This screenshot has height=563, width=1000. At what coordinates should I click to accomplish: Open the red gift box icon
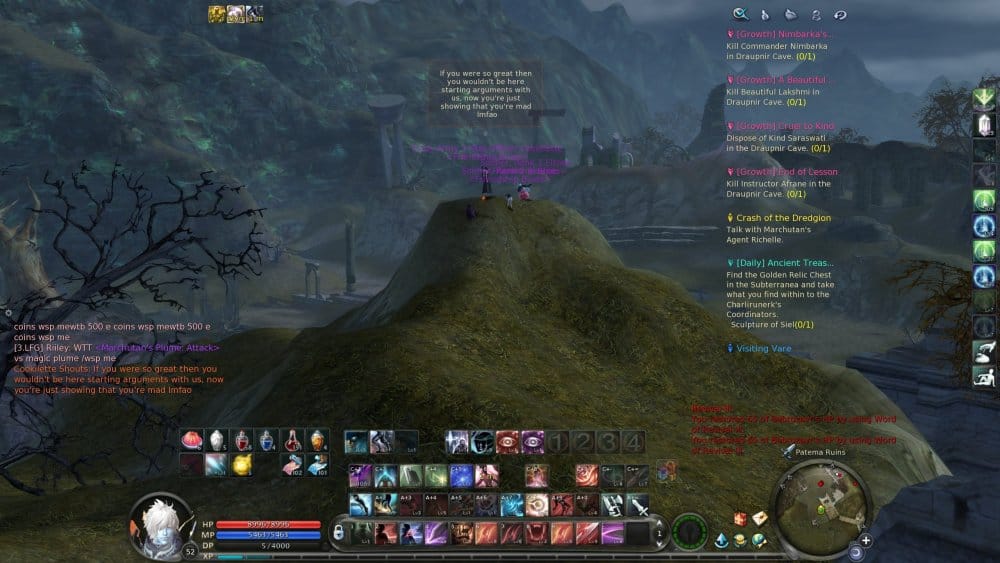pos(741,518)
